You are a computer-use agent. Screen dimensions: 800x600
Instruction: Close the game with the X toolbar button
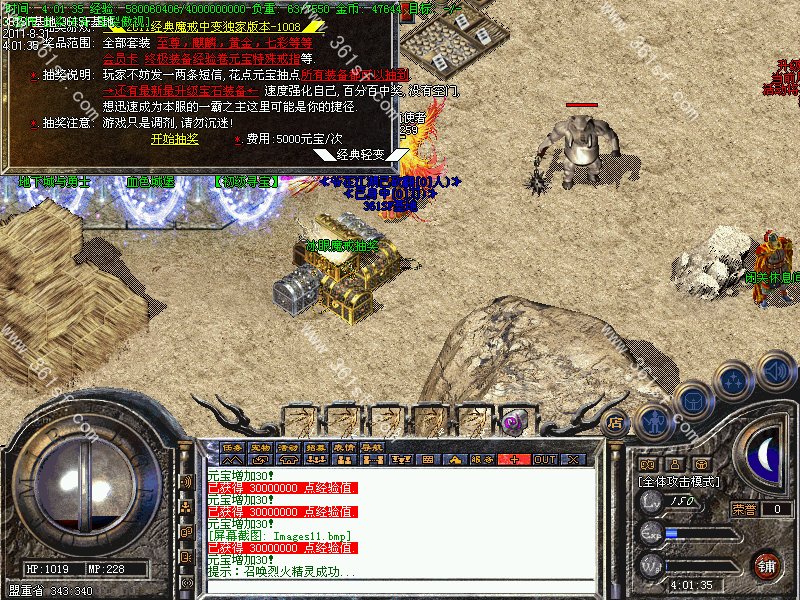pos(573,459)
